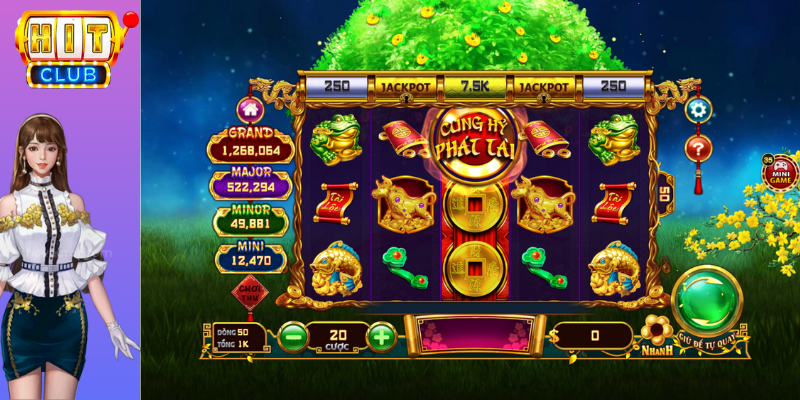
Task: Toggle the Nhanh fast-spin flower
Action: tap(655, 330)
